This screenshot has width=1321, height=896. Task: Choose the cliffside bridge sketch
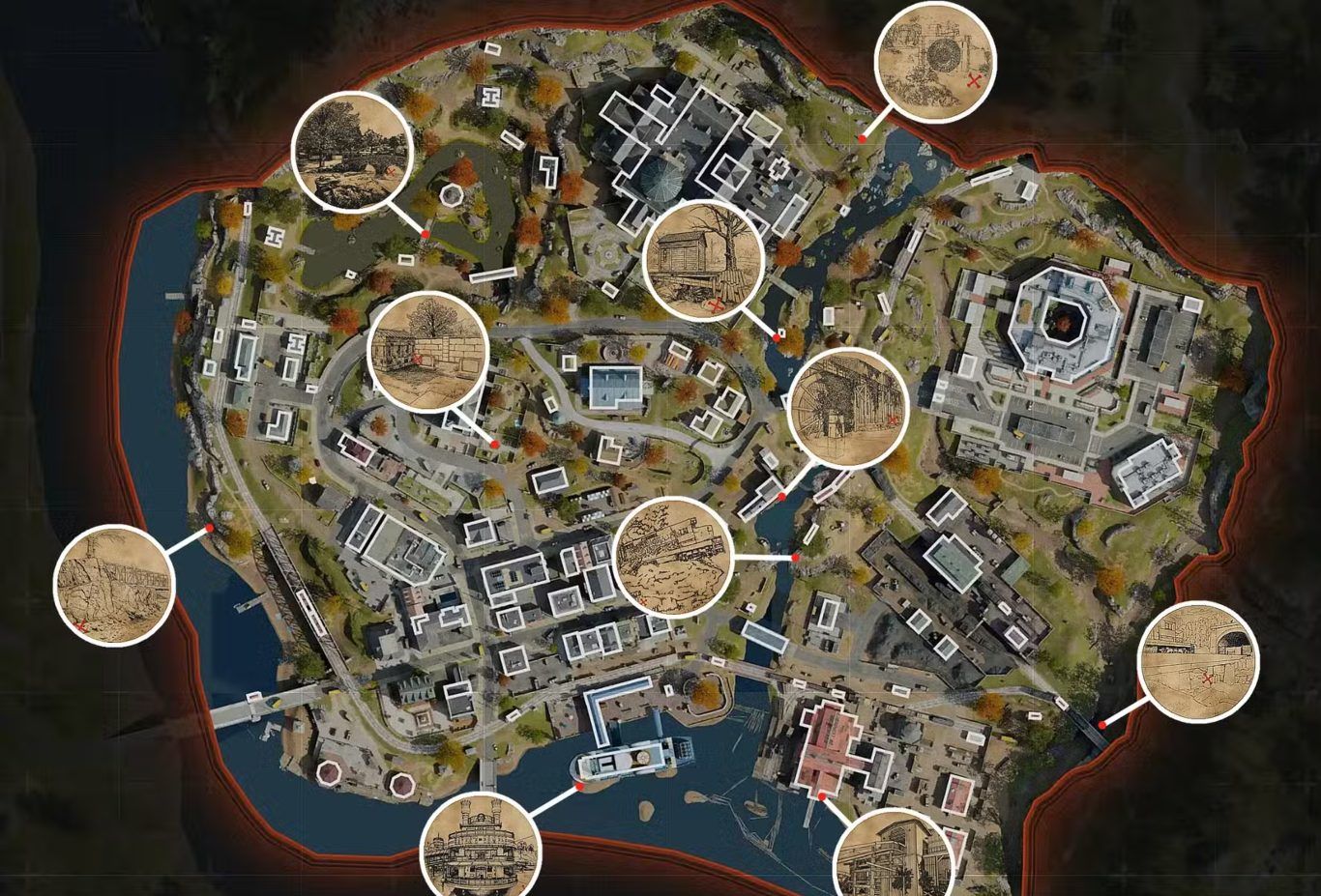pos(114,585)
